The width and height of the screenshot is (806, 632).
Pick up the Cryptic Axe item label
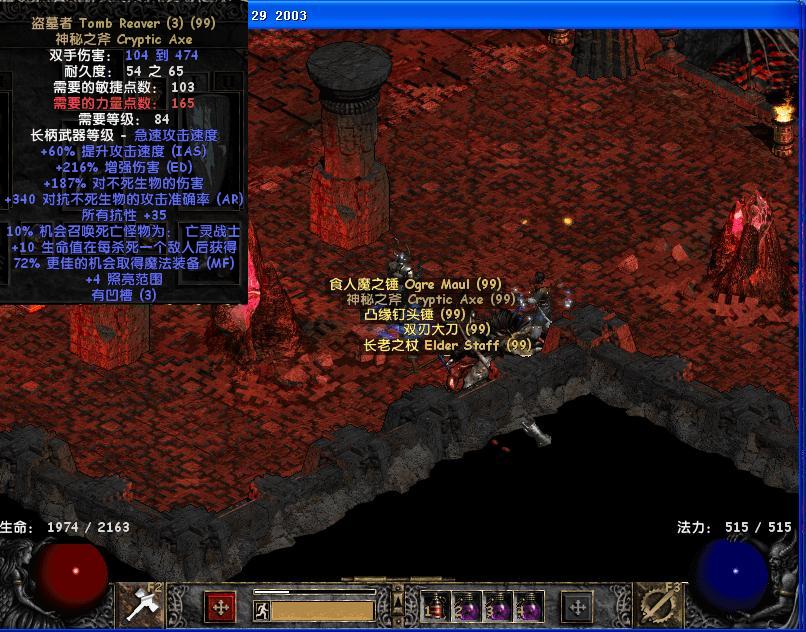click(431, 299)
